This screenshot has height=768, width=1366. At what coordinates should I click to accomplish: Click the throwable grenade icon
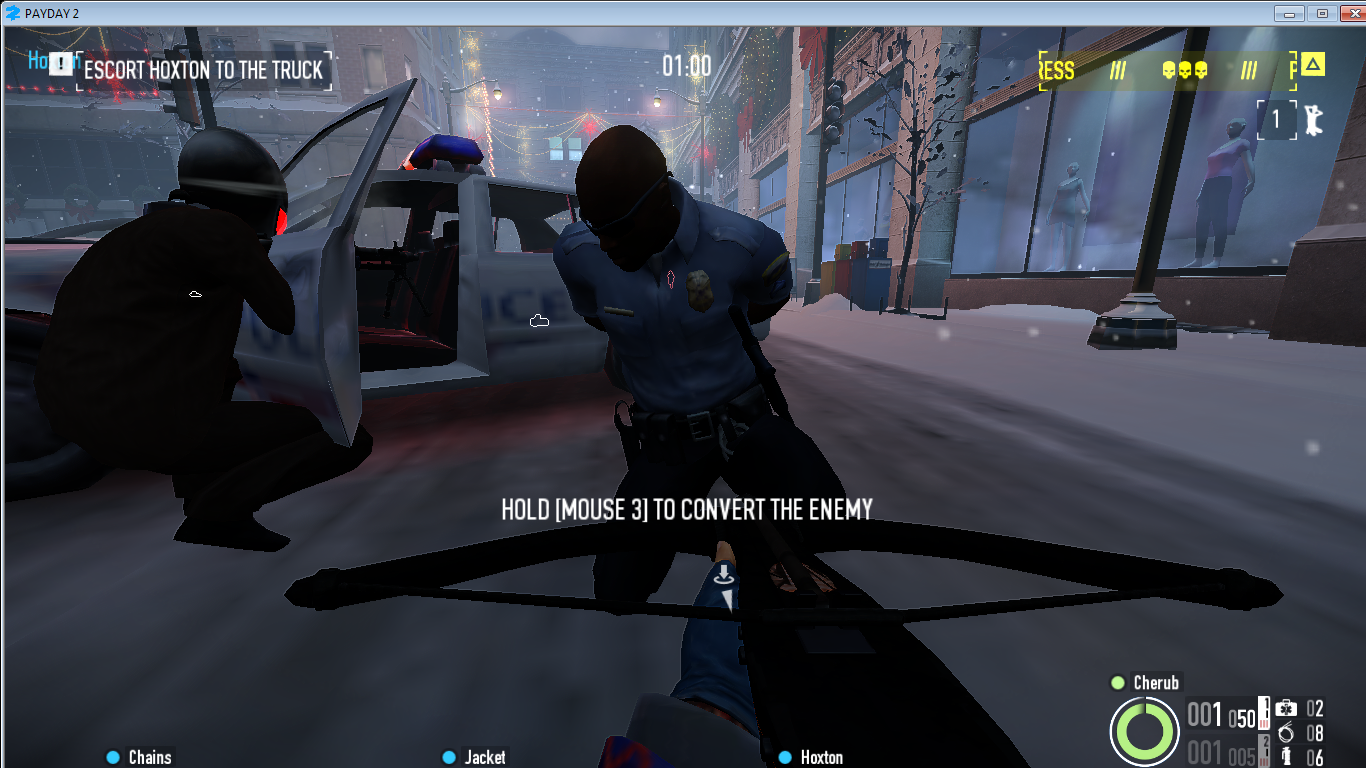tap(1287, 757)
